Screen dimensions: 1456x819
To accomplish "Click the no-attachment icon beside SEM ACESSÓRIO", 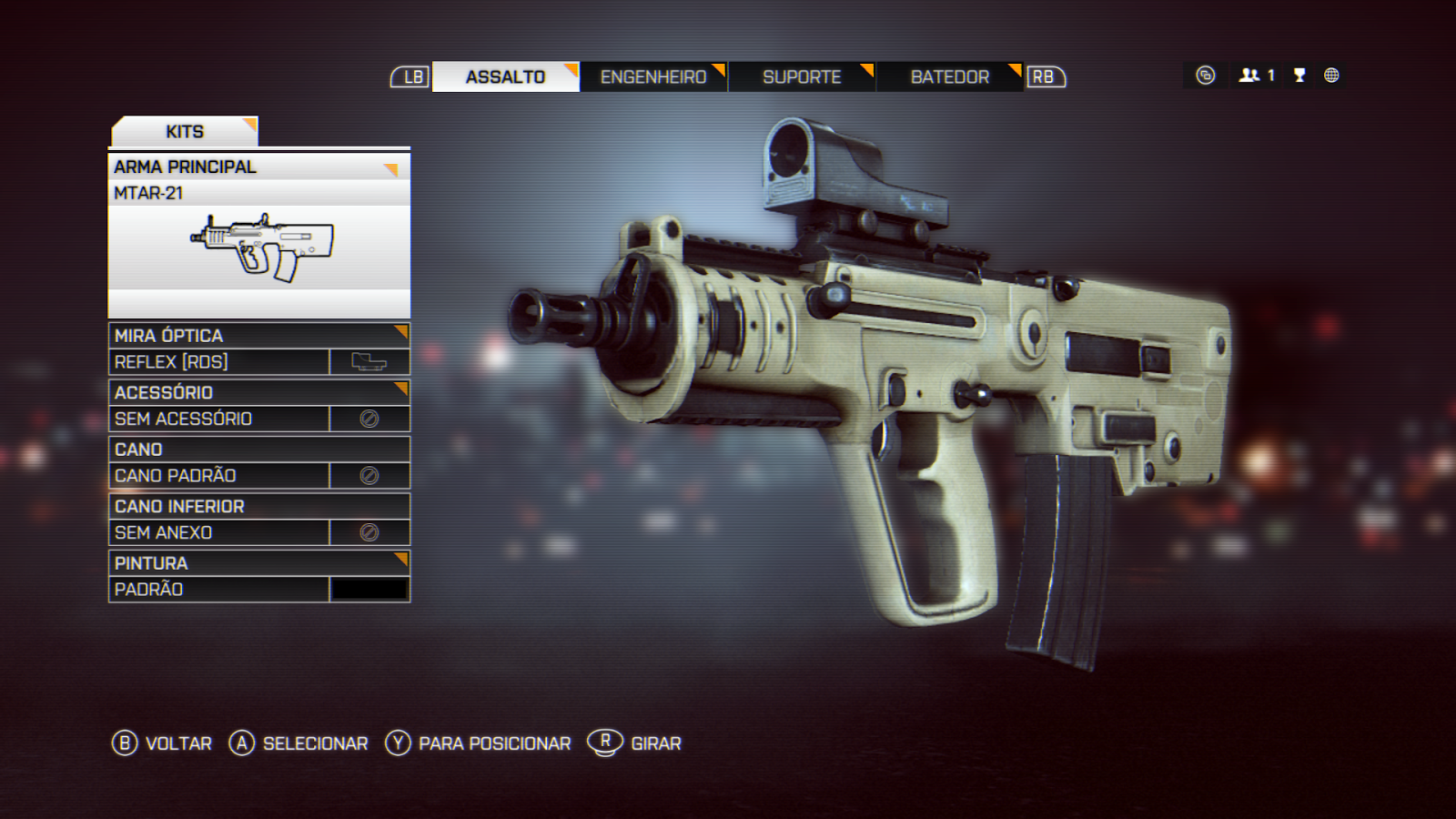I will (368, 417).
